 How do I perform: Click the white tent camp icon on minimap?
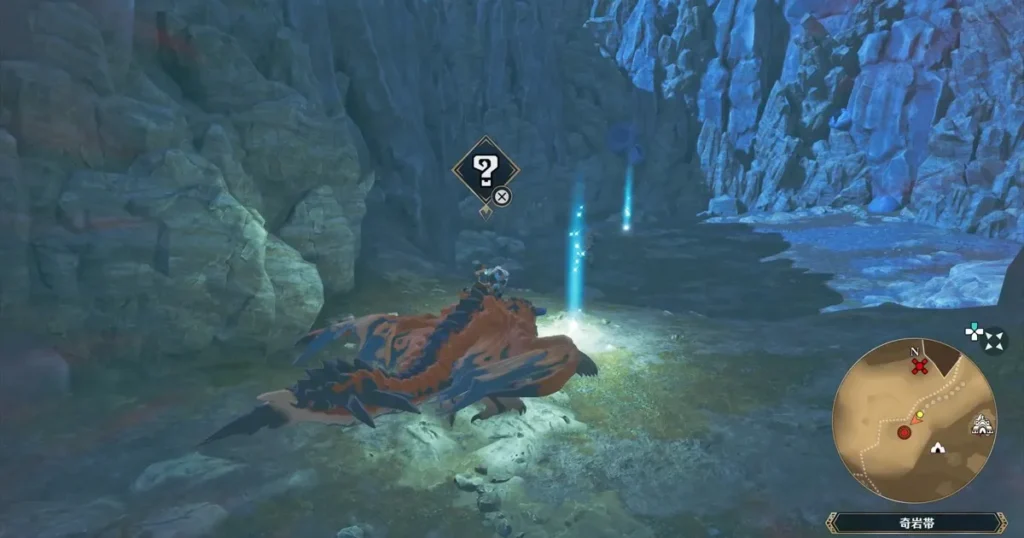(937, 448)
